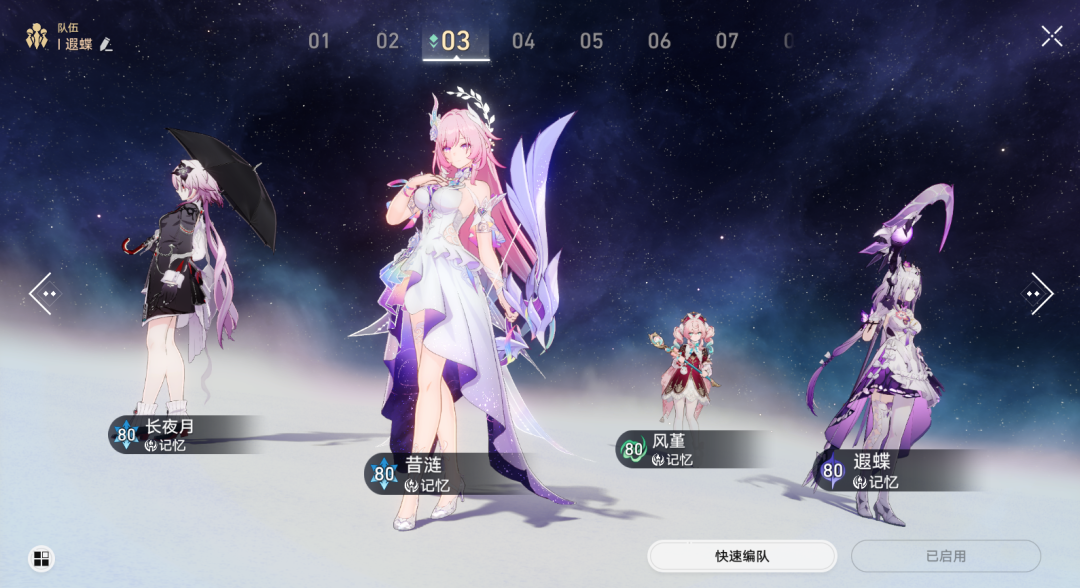Select the 昔涟 character slot
Image resolution: width=1080 pixels, height=588 pixels.
423,475
